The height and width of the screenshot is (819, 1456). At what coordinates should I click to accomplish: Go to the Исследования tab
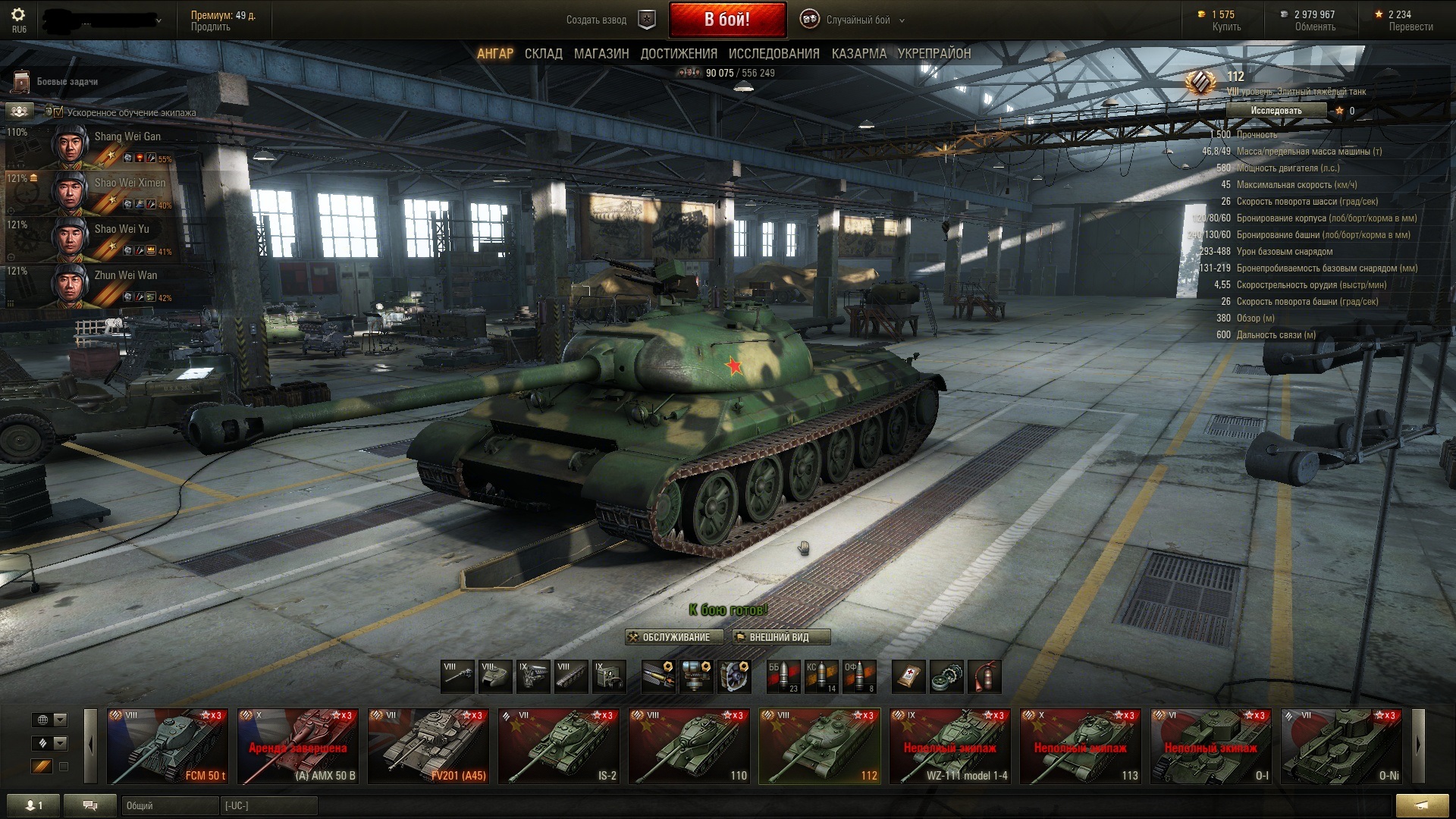[773, 54]
